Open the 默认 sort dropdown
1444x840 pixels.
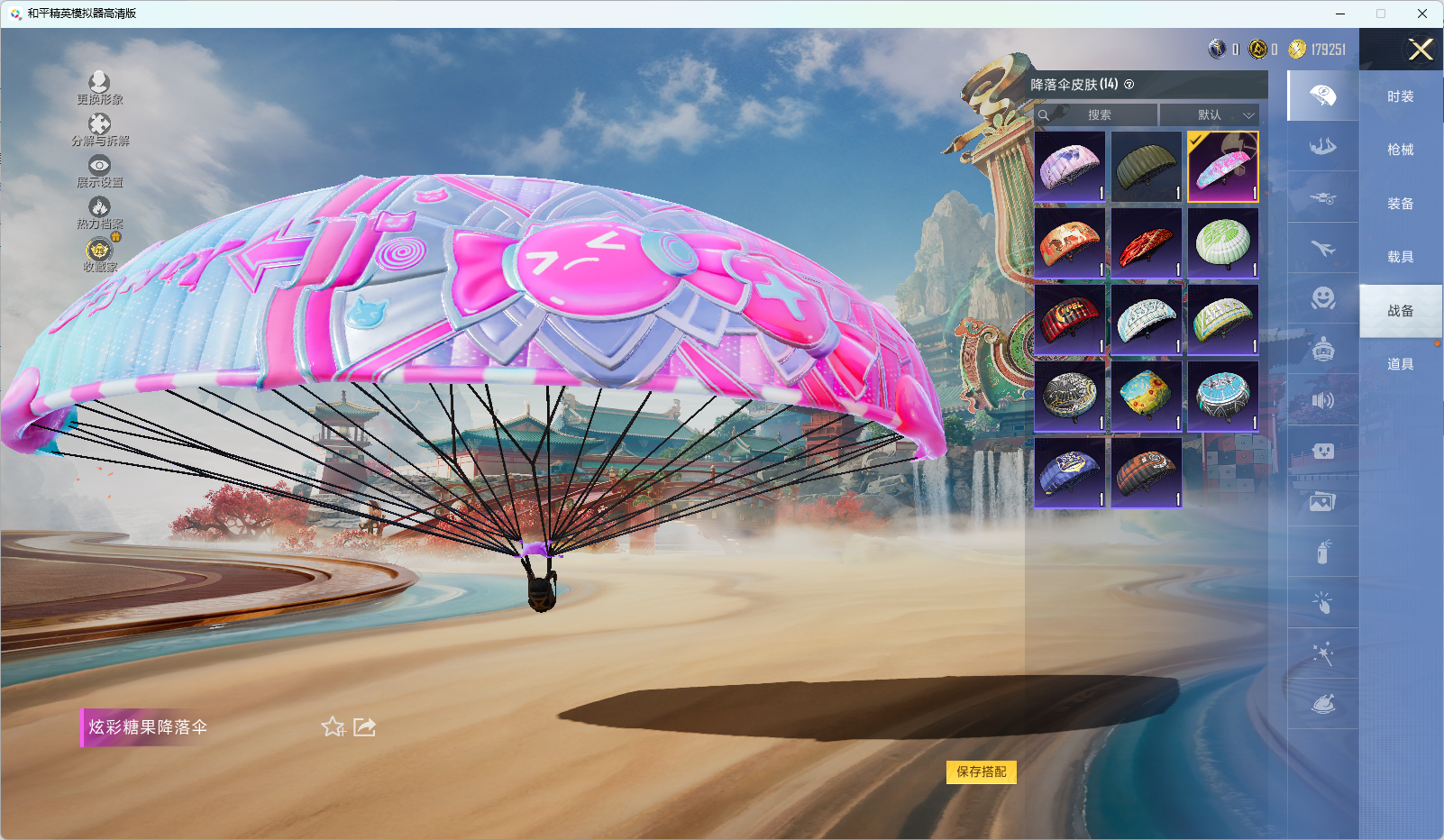[1210, 115]
